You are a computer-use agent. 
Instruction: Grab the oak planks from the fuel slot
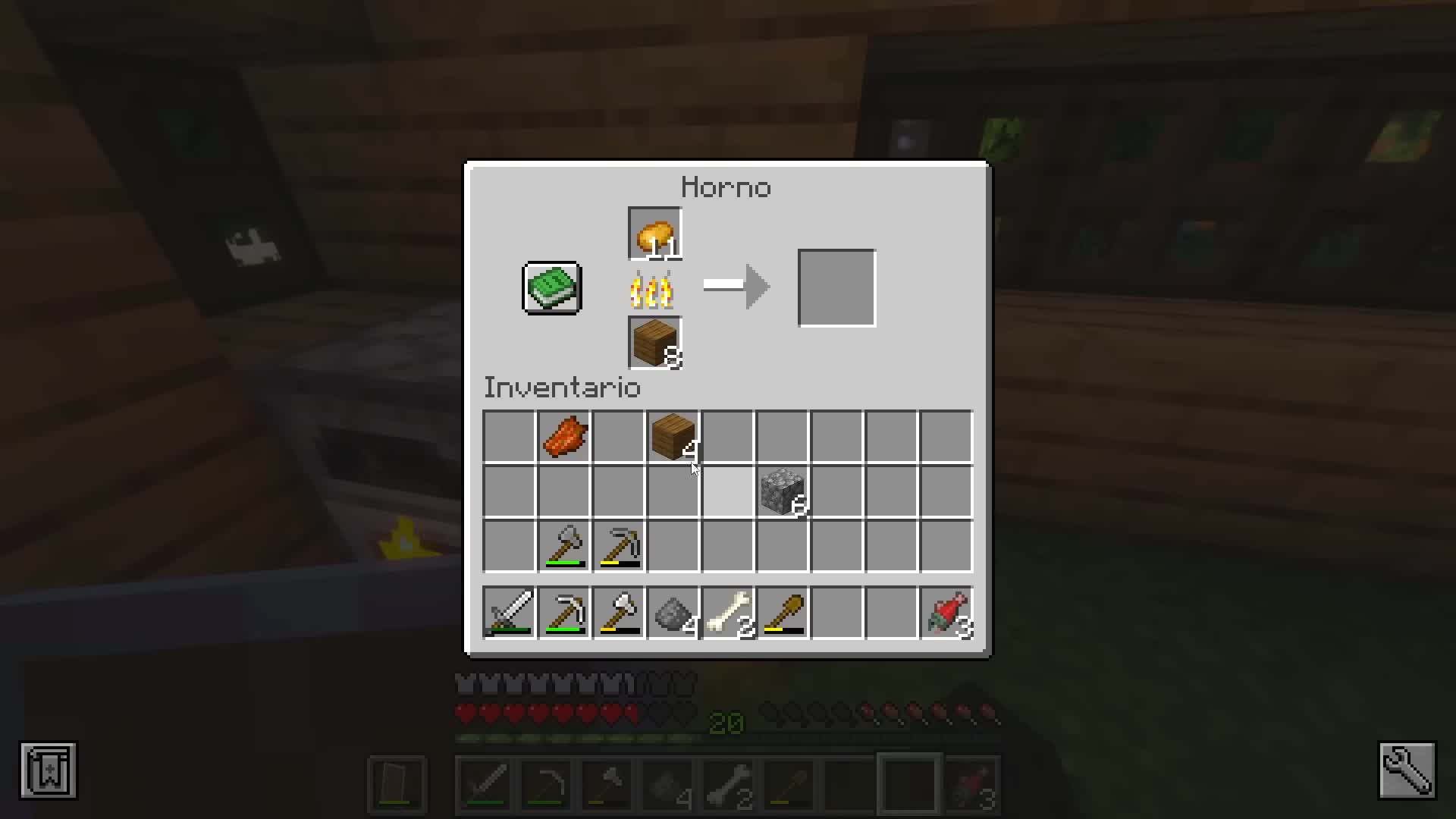tap(654, 342)
